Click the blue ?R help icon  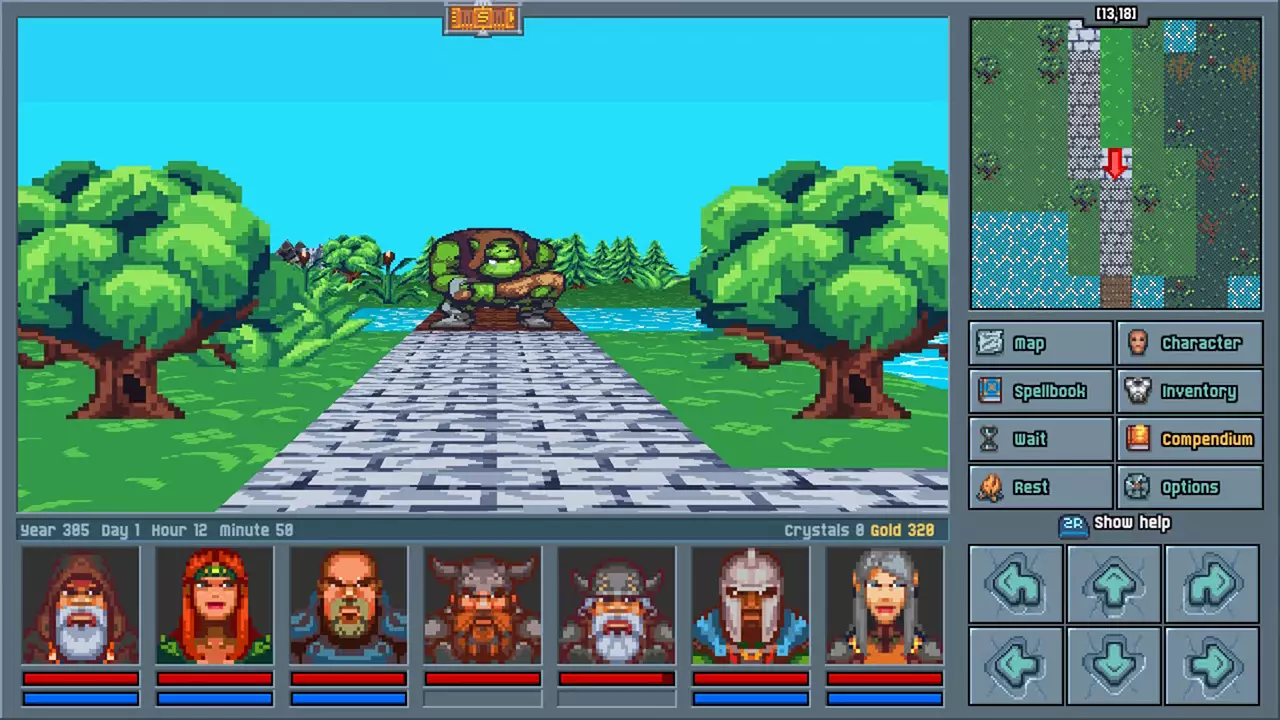coord(1073,522)
